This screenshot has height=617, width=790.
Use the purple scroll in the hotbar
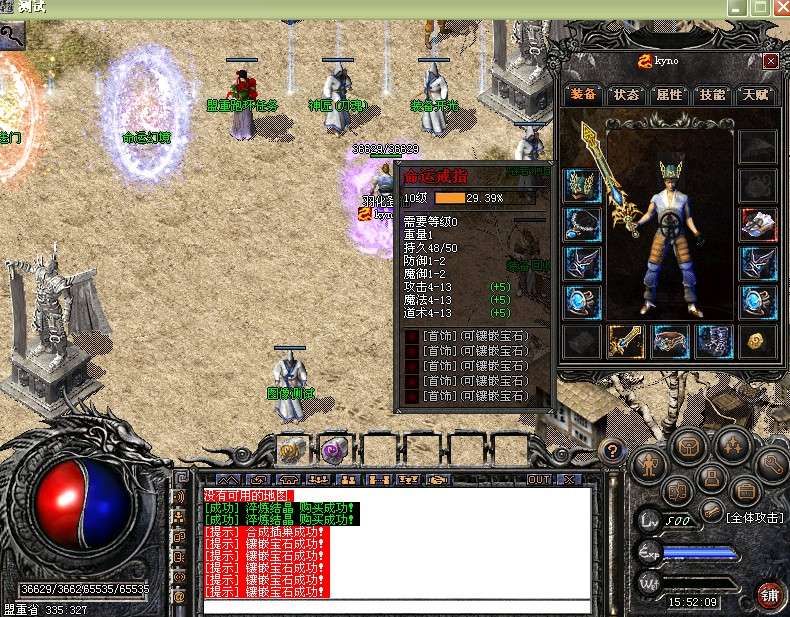[334, 451]
